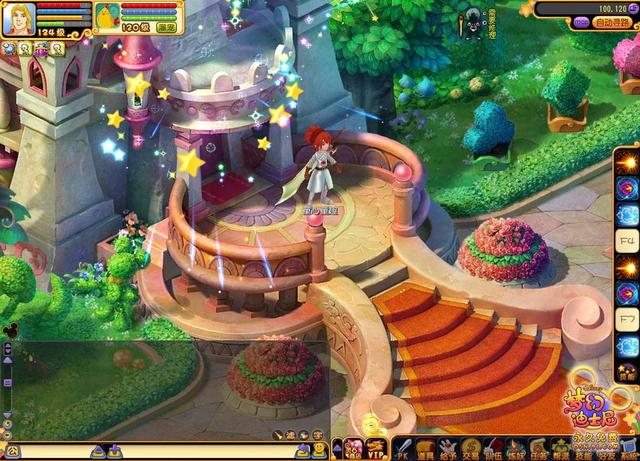Click the green button beside pet level
This screenshot has width=640, height=461.
pos(164,28)
